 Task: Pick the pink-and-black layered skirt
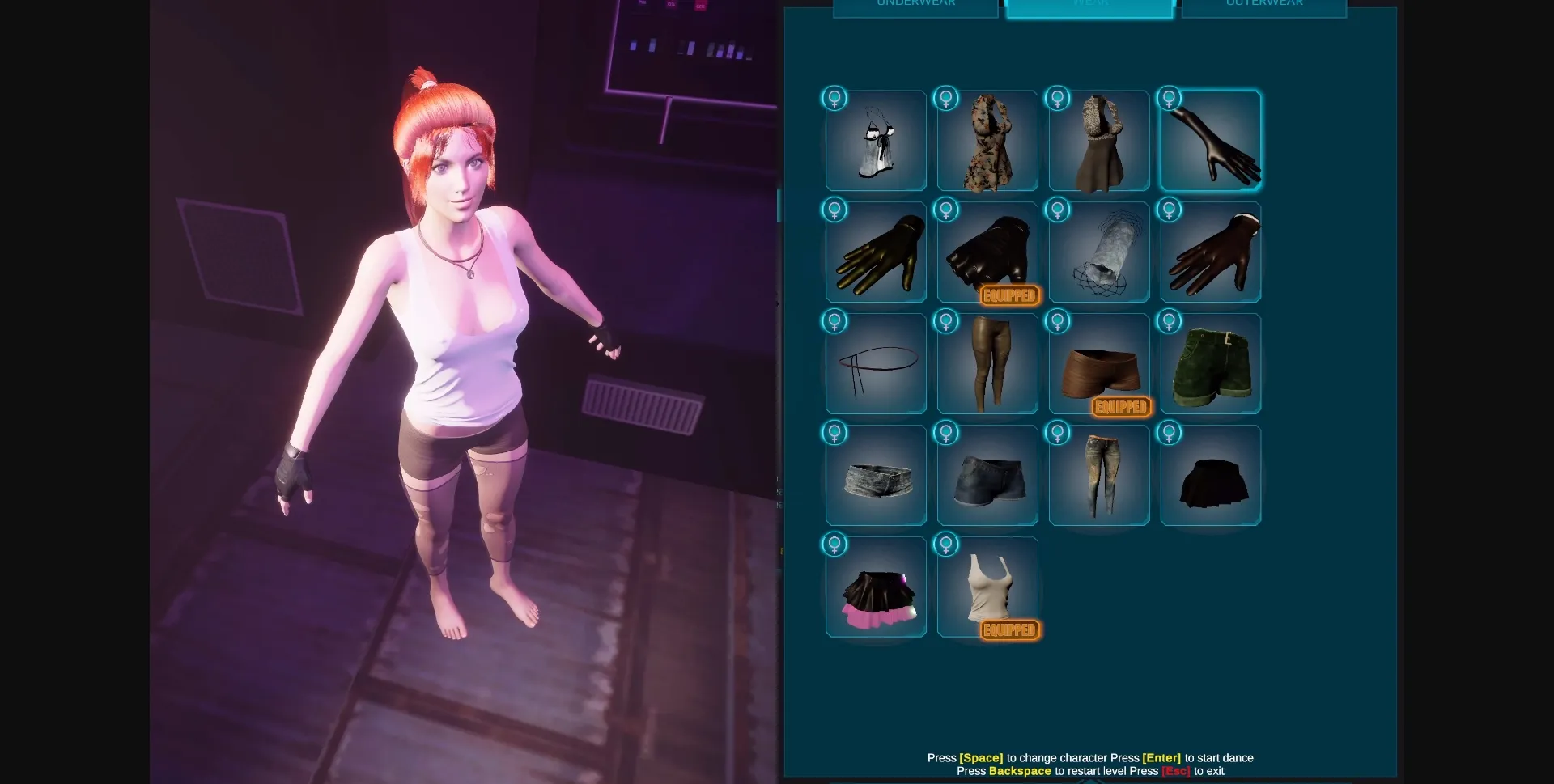(876, 587)
